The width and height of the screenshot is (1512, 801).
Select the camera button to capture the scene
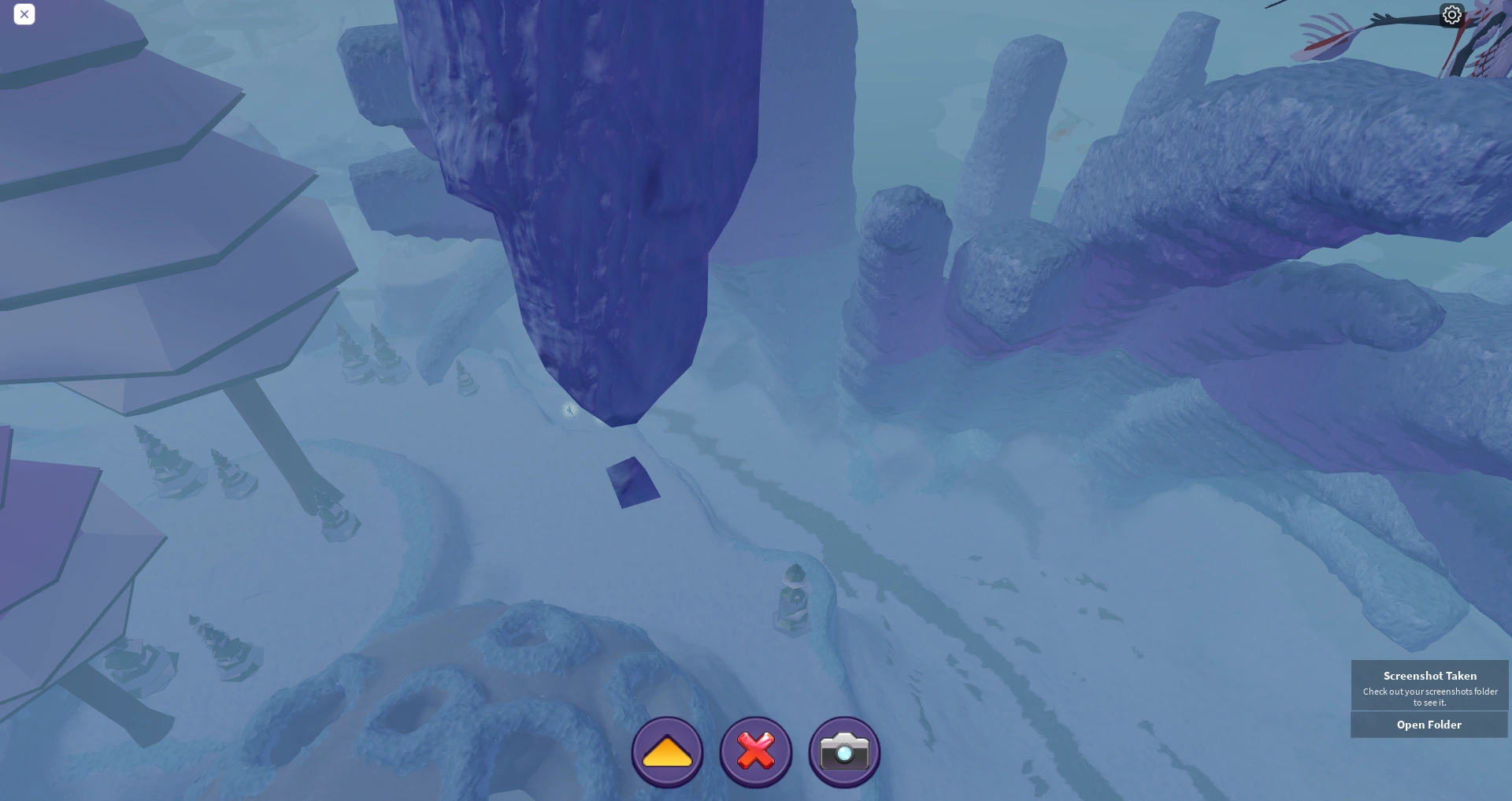[x=843, y=751]
